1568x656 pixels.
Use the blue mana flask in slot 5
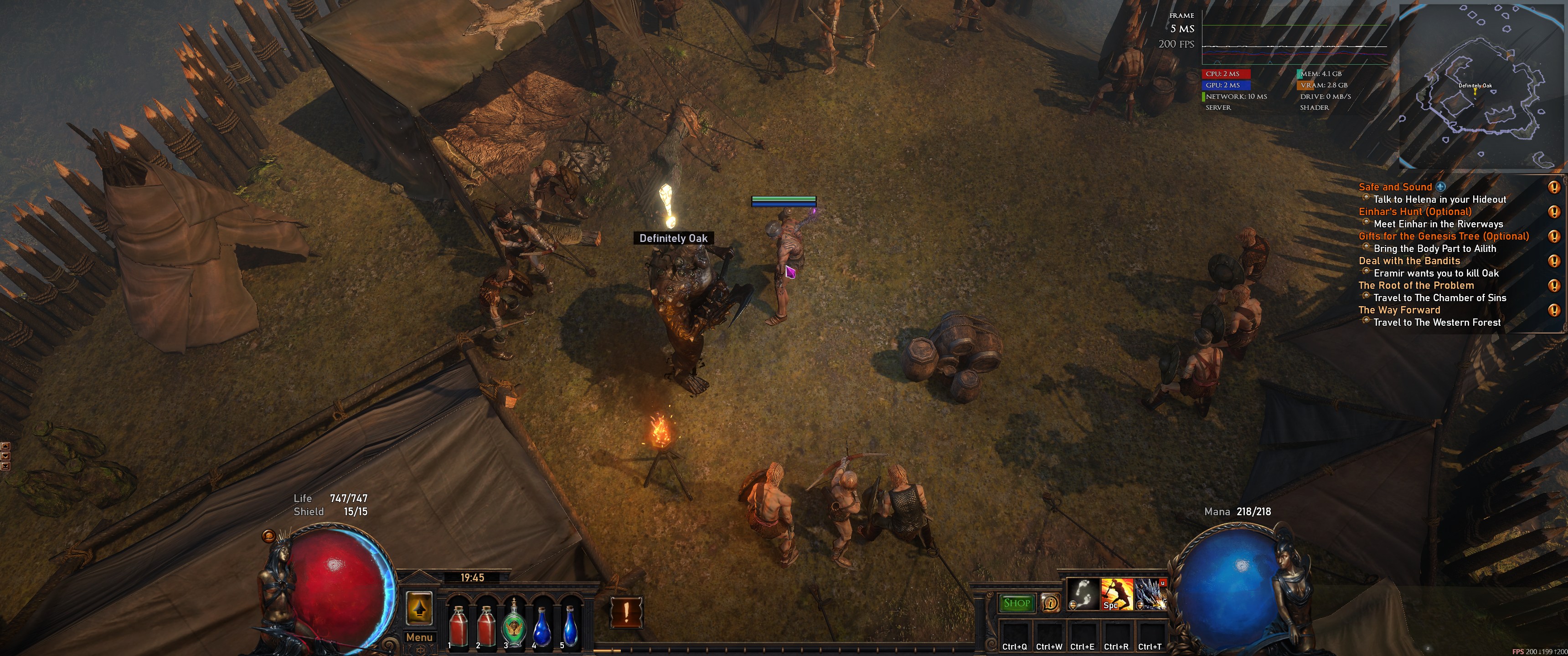pos(570,625)
